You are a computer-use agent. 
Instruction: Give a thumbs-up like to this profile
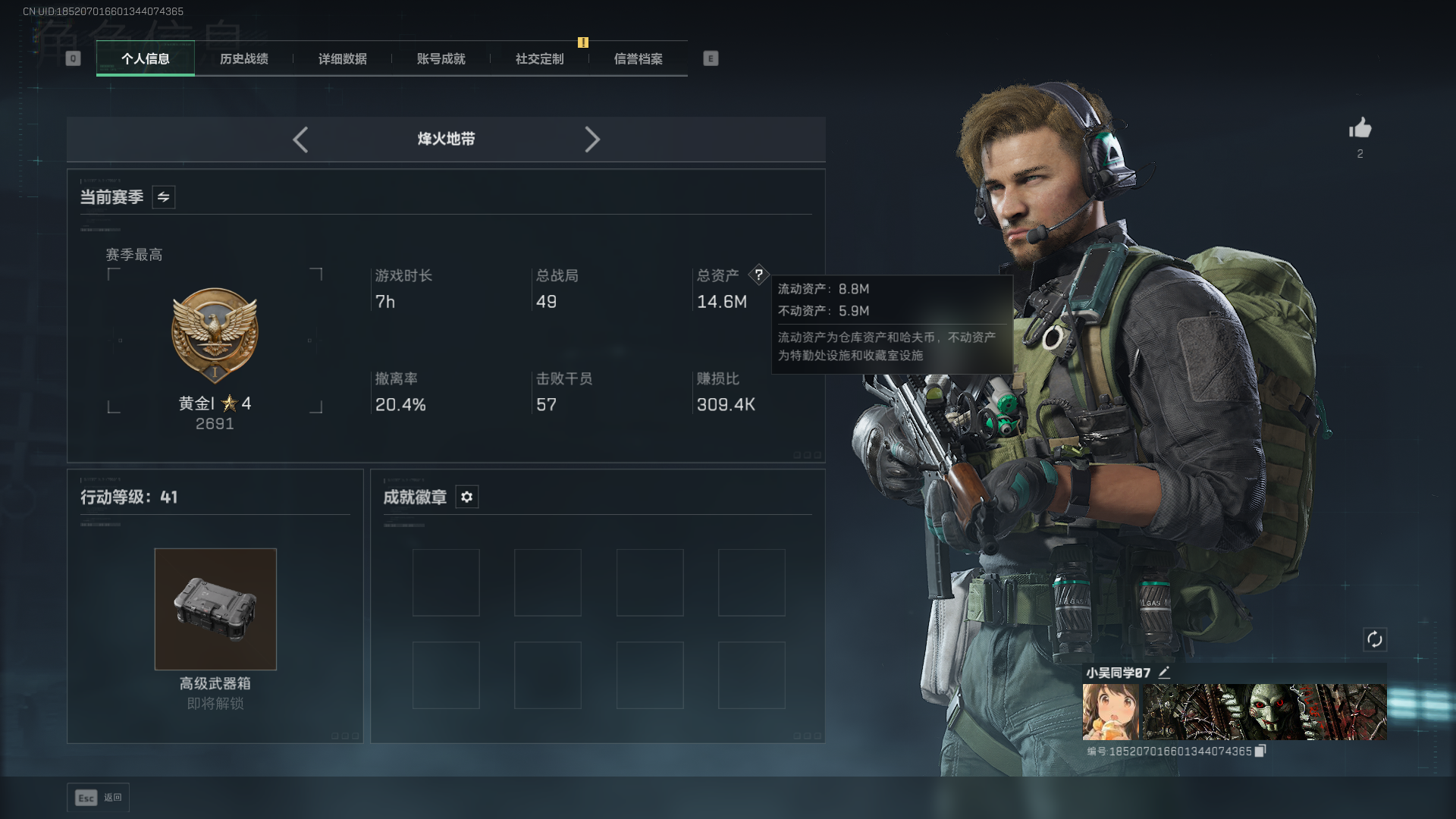(x=1360, y=128)
